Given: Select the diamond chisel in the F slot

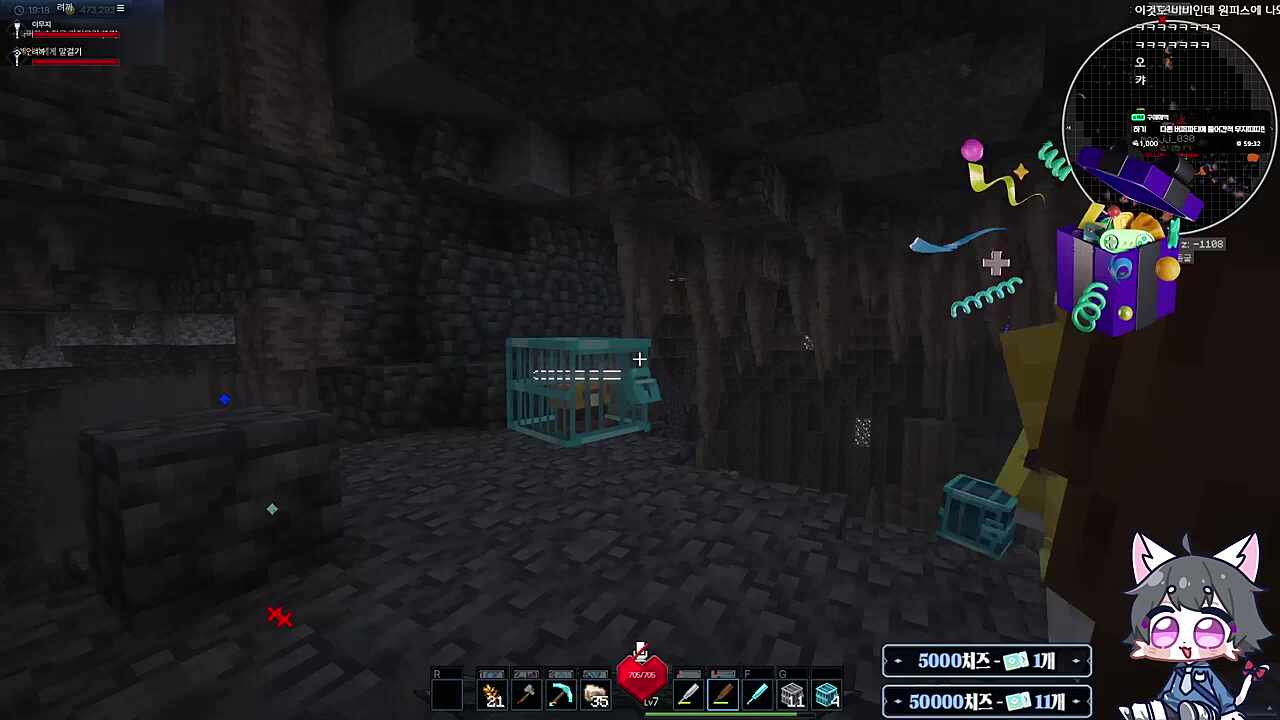Looking at the screenshot, I should tap(756, 693).
